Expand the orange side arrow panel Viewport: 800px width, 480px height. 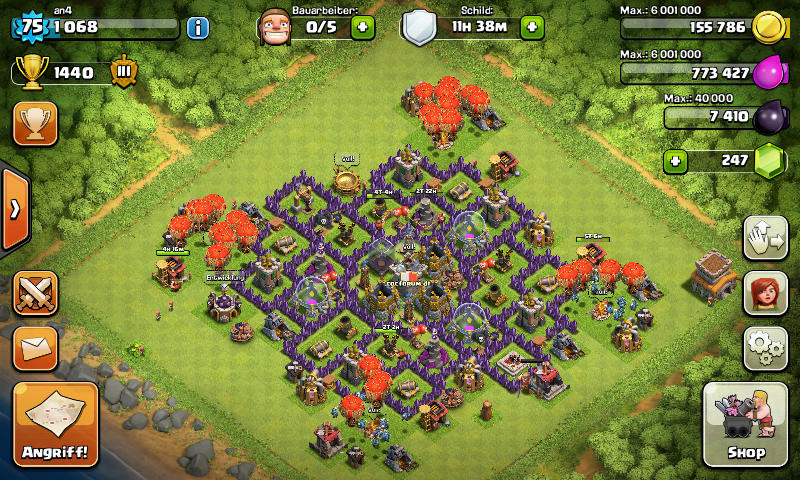tap(14, 210)
